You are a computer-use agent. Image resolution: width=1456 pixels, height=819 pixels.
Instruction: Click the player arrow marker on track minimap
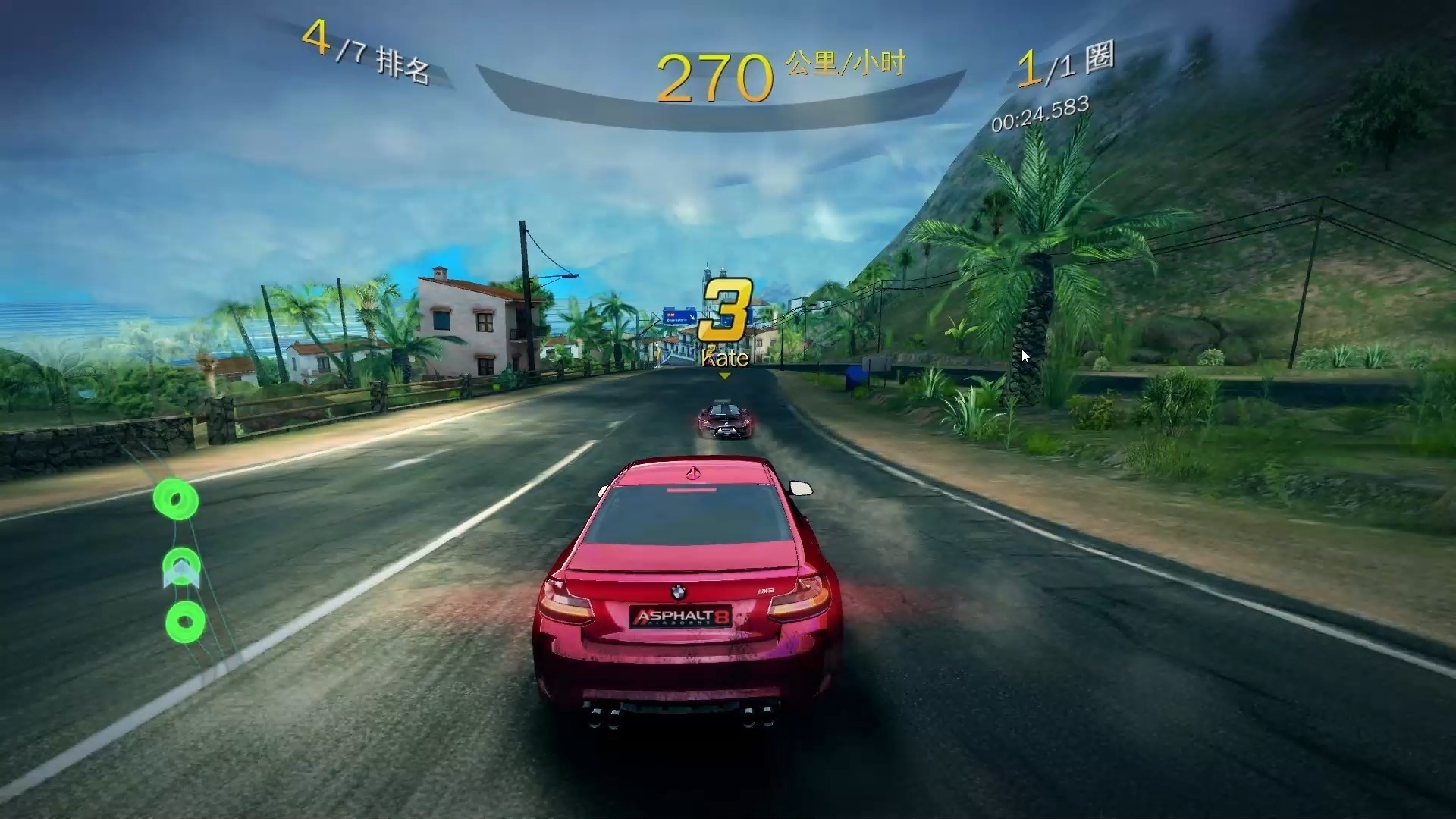point(181,574)
